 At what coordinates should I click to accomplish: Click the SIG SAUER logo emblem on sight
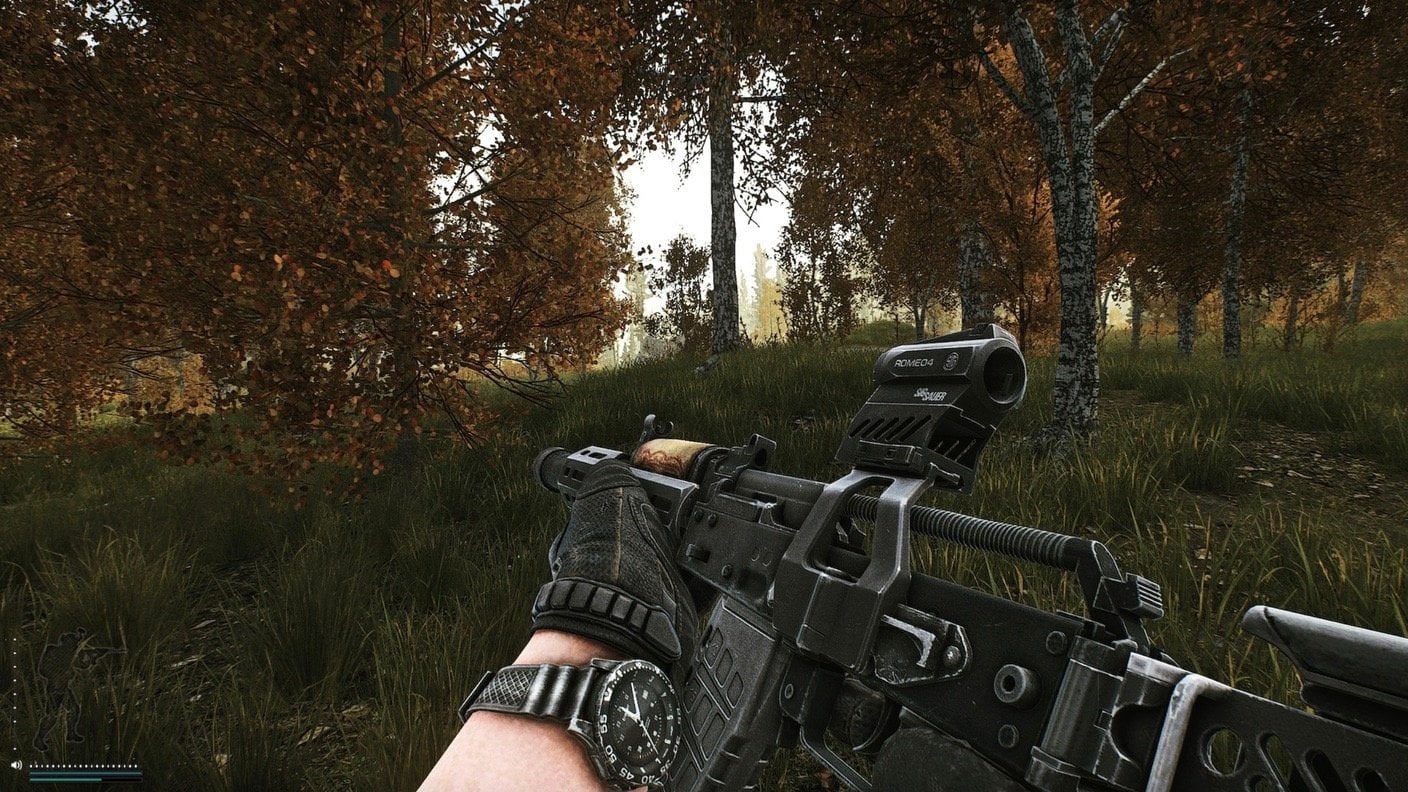click(x=930, y=395)
